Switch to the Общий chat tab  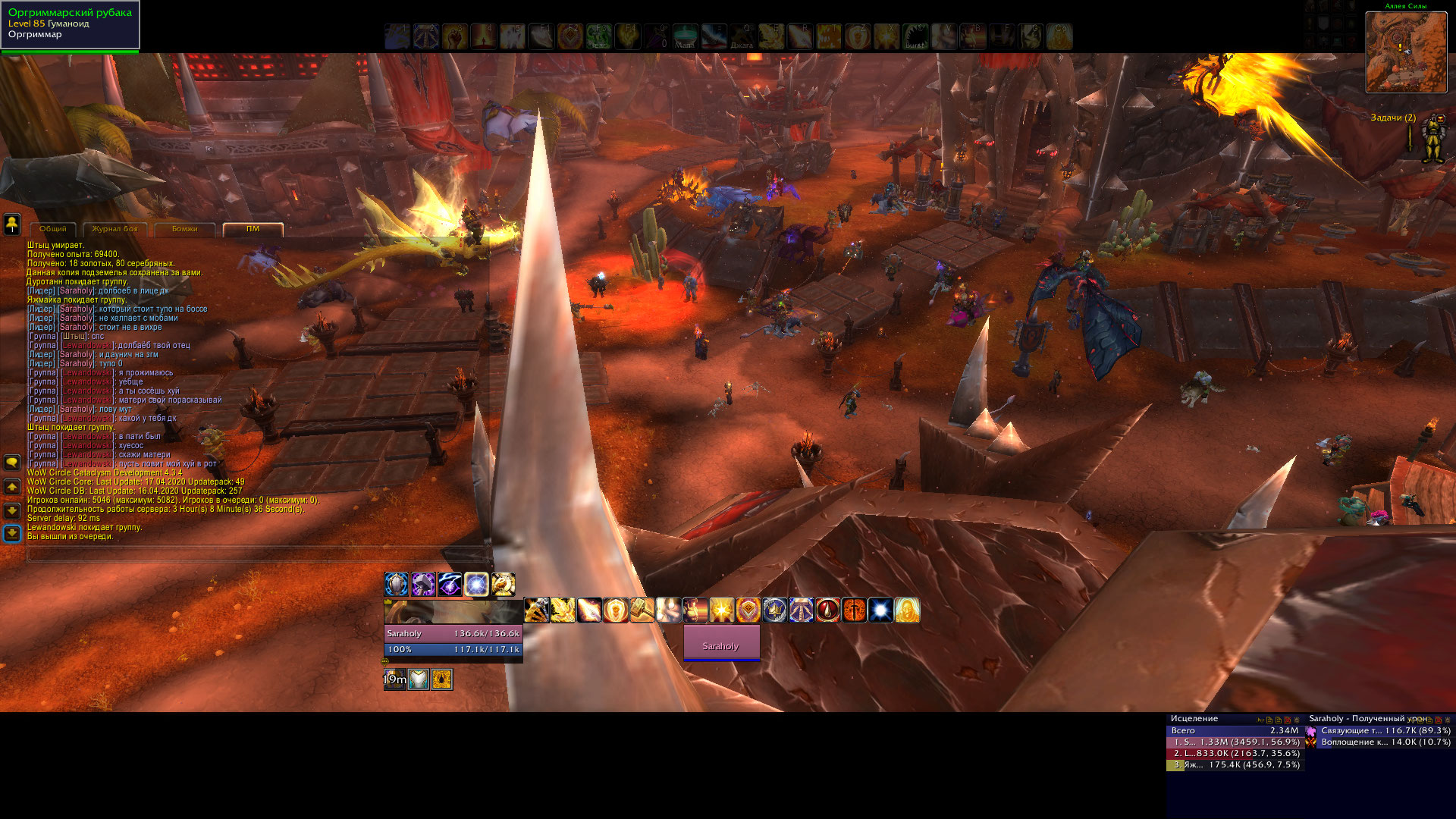point(53,229)
